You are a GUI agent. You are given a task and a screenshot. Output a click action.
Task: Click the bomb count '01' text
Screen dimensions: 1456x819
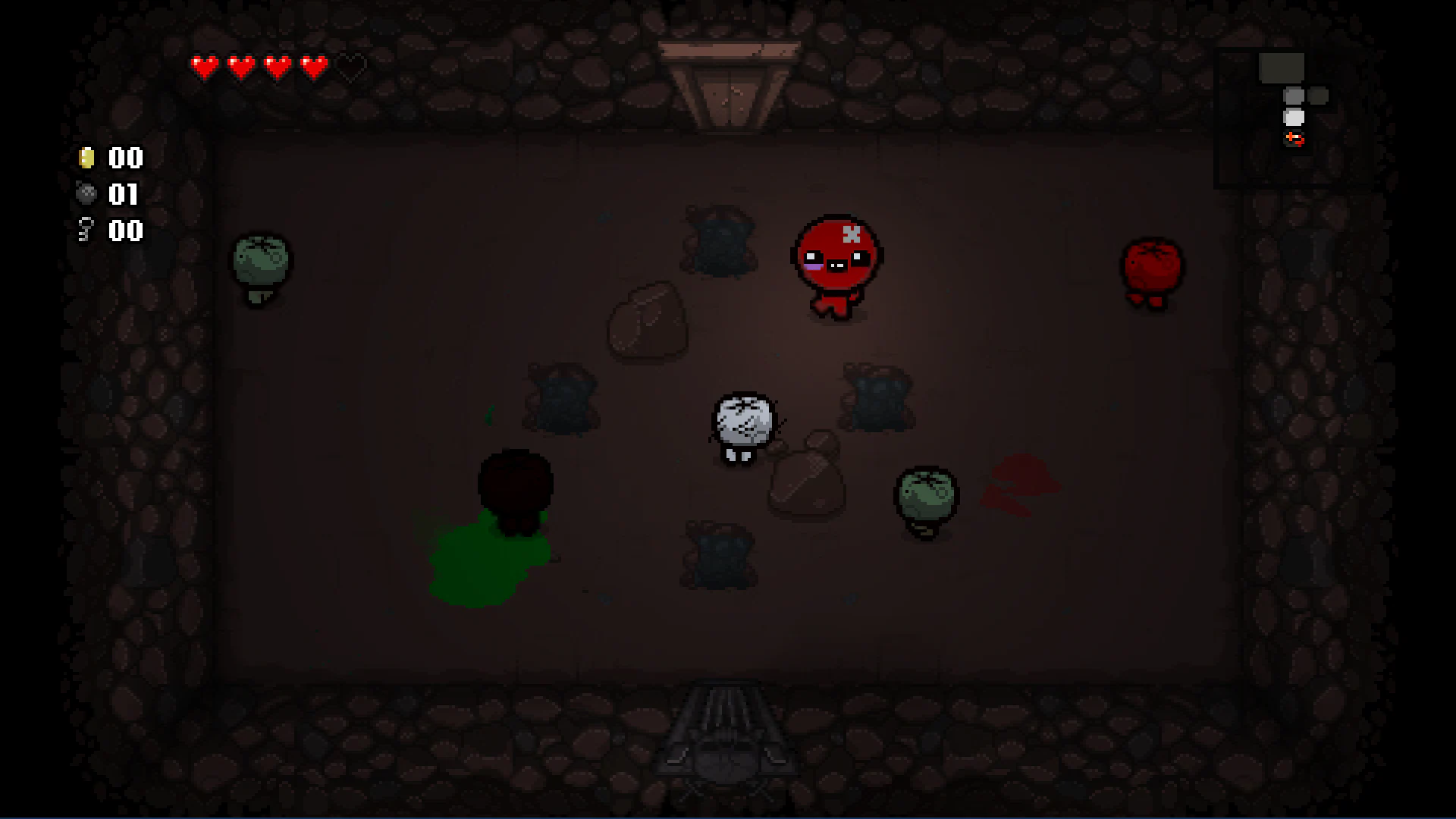click(124, 195)
